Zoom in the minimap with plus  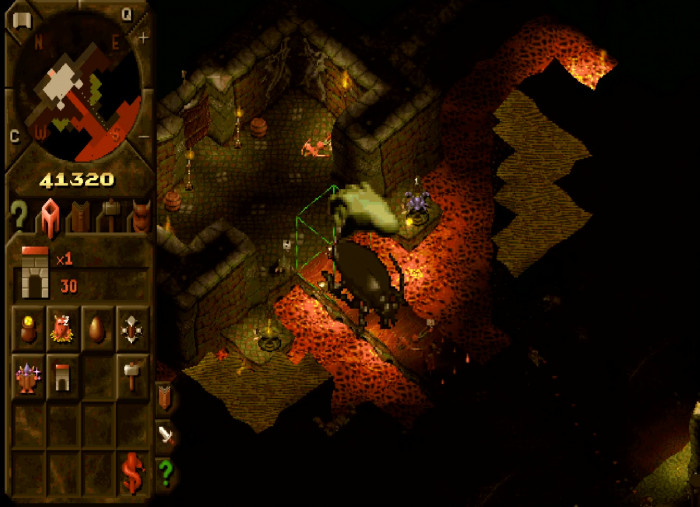coord(143,38)
